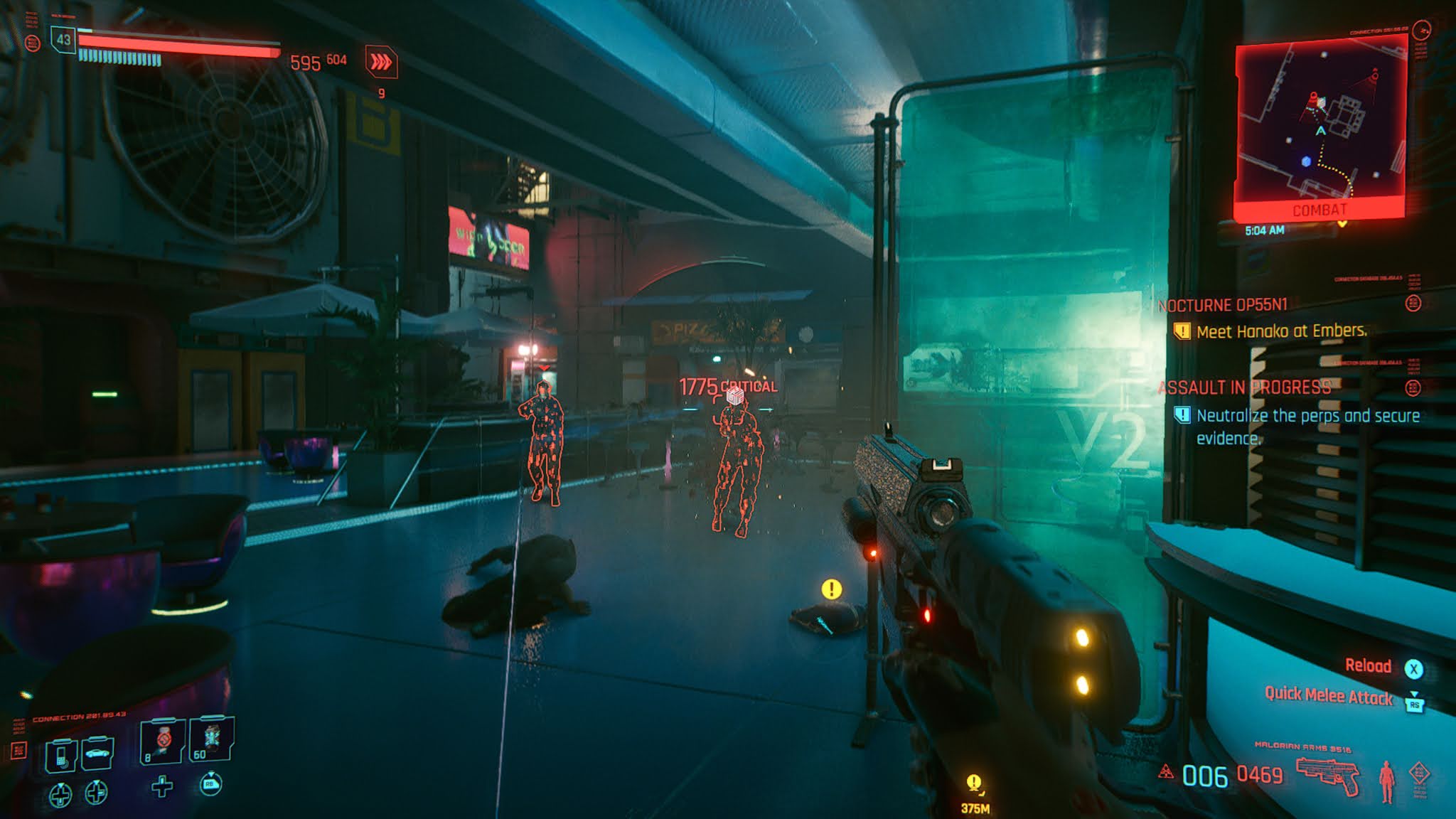Use the grenade slot holding 8
This screenshot has height=819, width=1456.
tap(163, 742)
